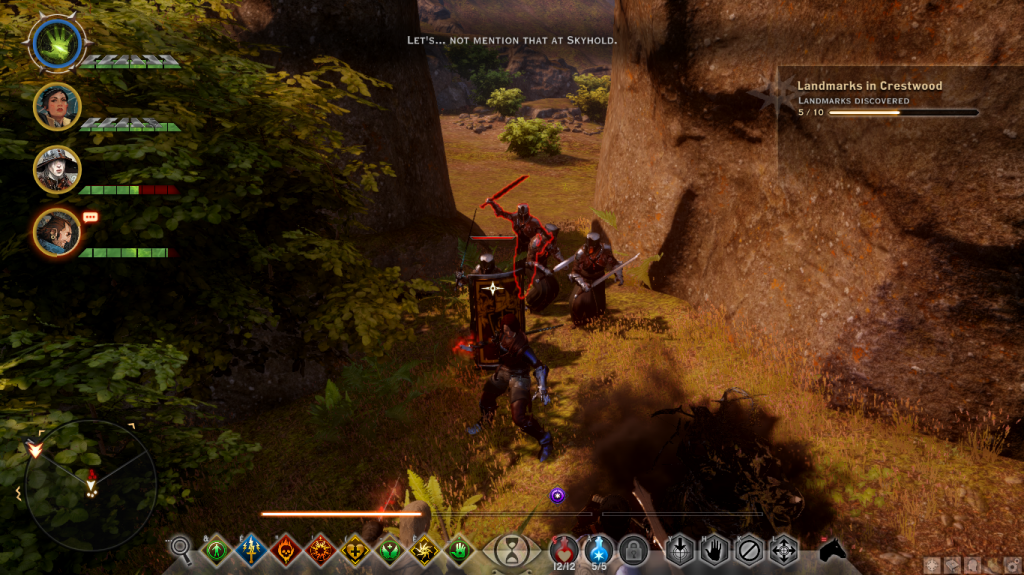Select the hat-wearing party member portrait
Viewport: 1024px width, 575px height.
(x=57, y=169)
